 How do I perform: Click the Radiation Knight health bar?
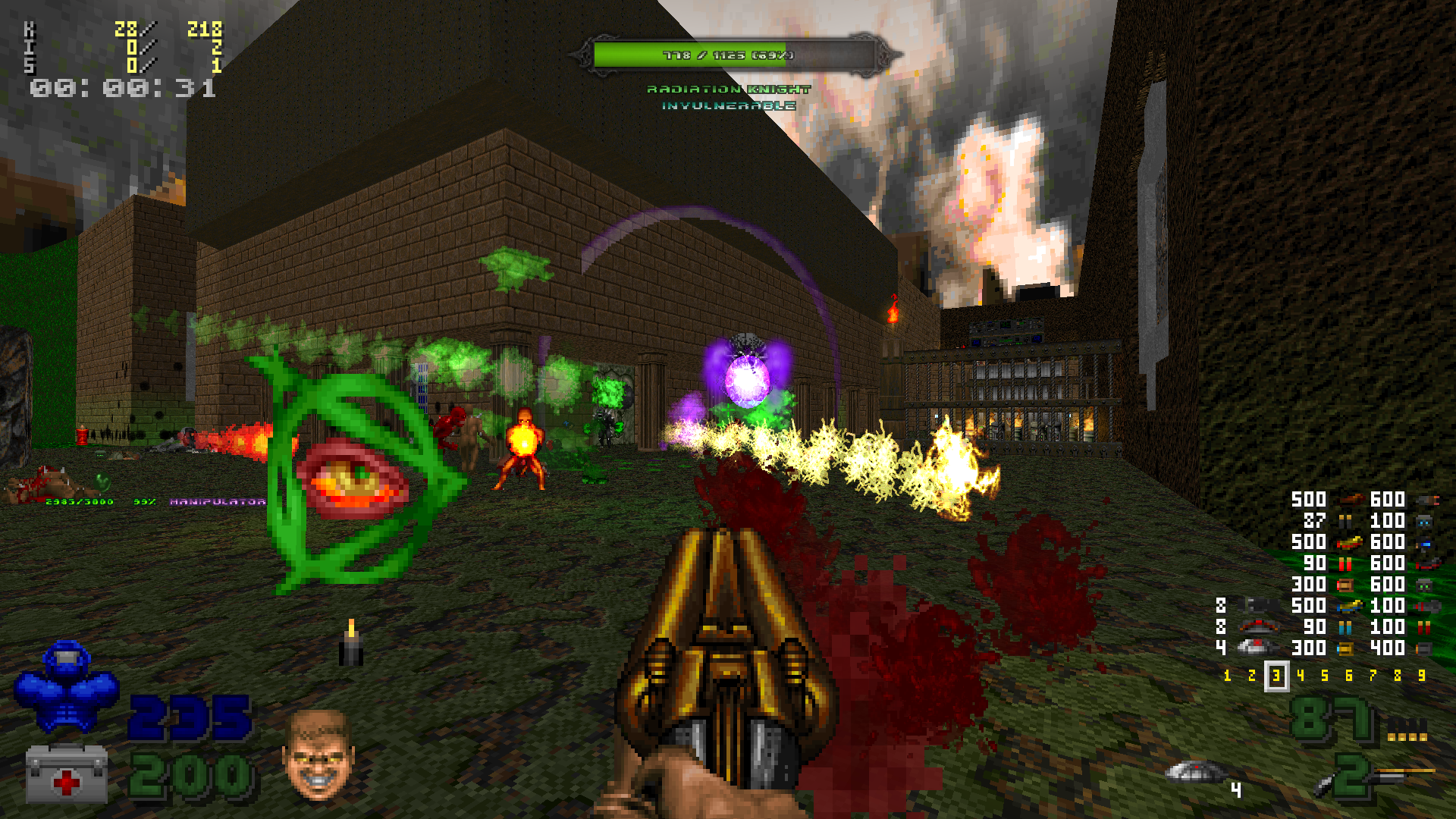728,55
